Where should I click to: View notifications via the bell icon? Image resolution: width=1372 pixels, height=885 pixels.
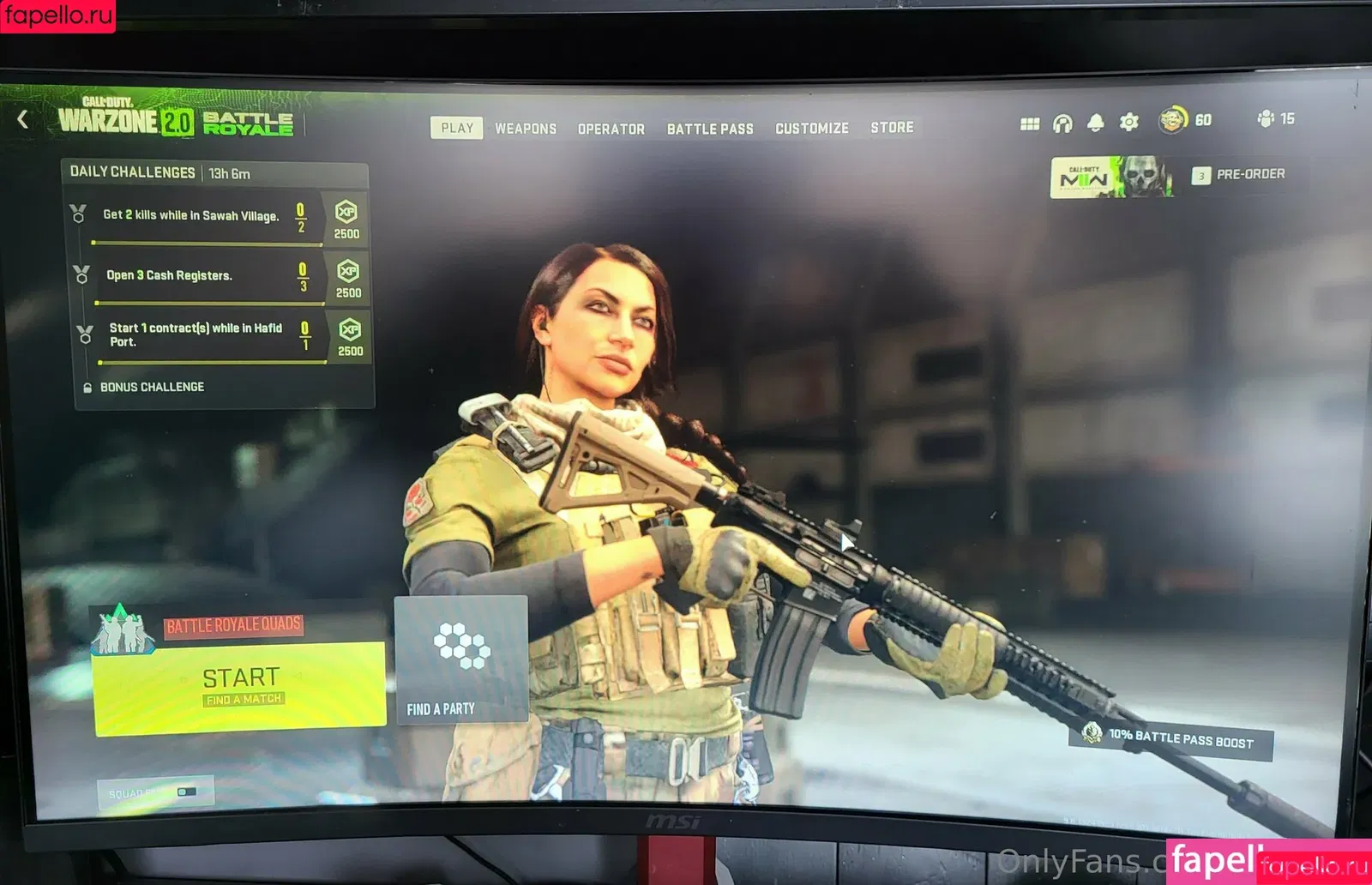[1095, 123]
